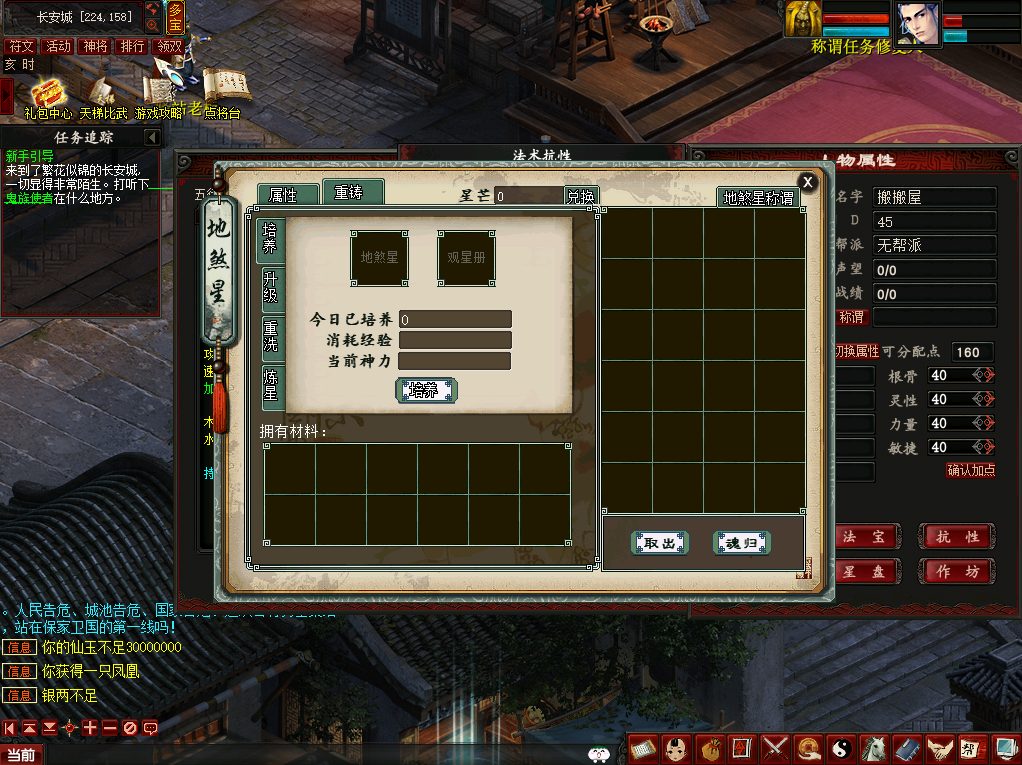1022x765 pixels.
Task: Open the 排行 ranking button
Action: tap(132, 46)
